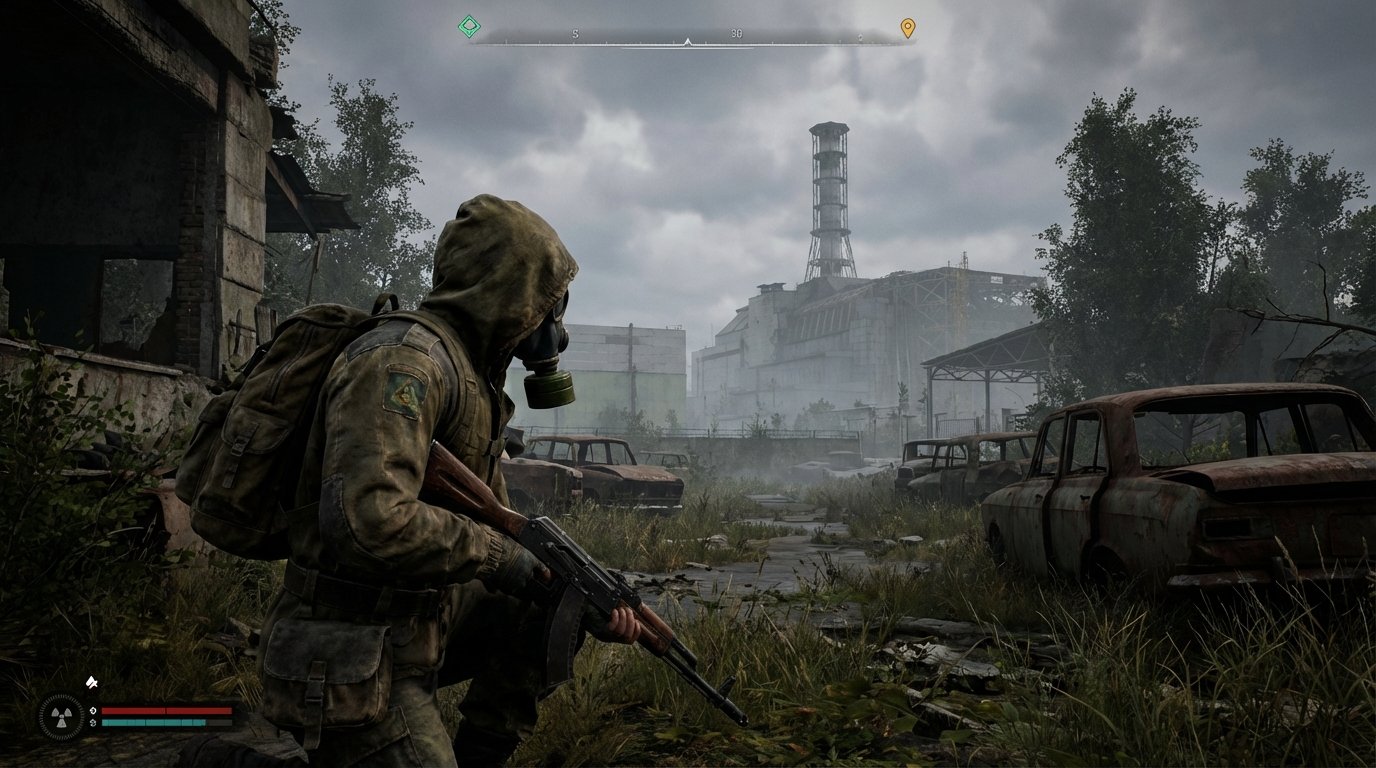Select the yellow destination pin on the compass

point(907,27)
